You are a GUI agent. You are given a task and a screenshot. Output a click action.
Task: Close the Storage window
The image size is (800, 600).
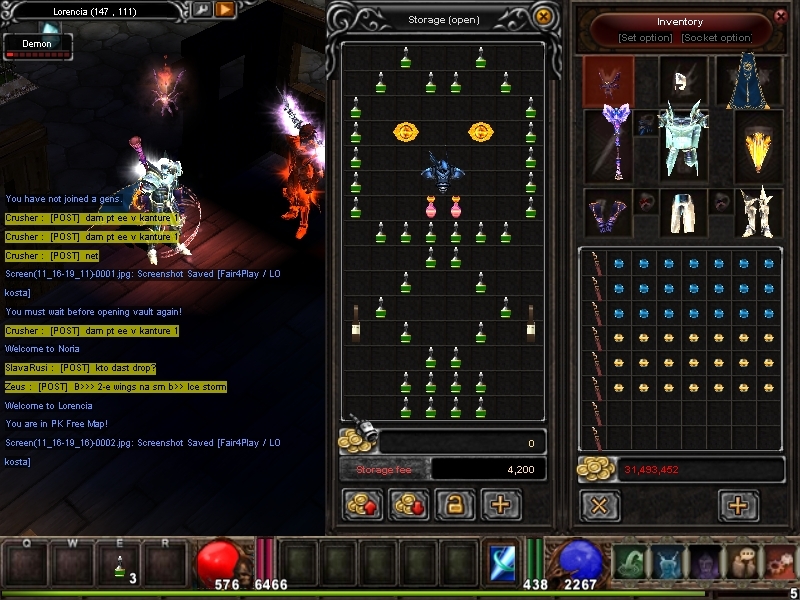(544, 17)
